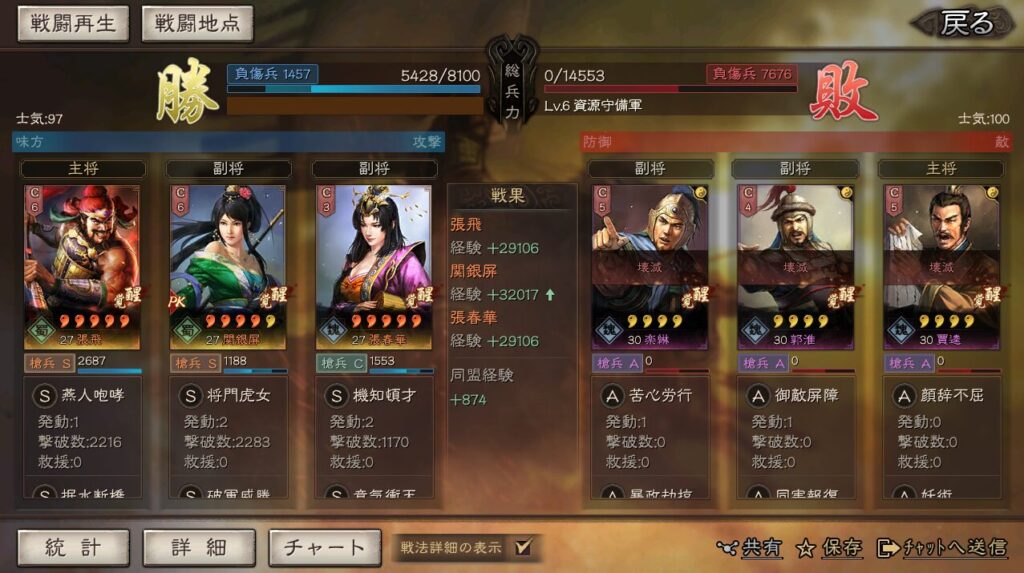
Task: Toggle the 戦法詳細の表示 checkbox
Action: (523, 547)
